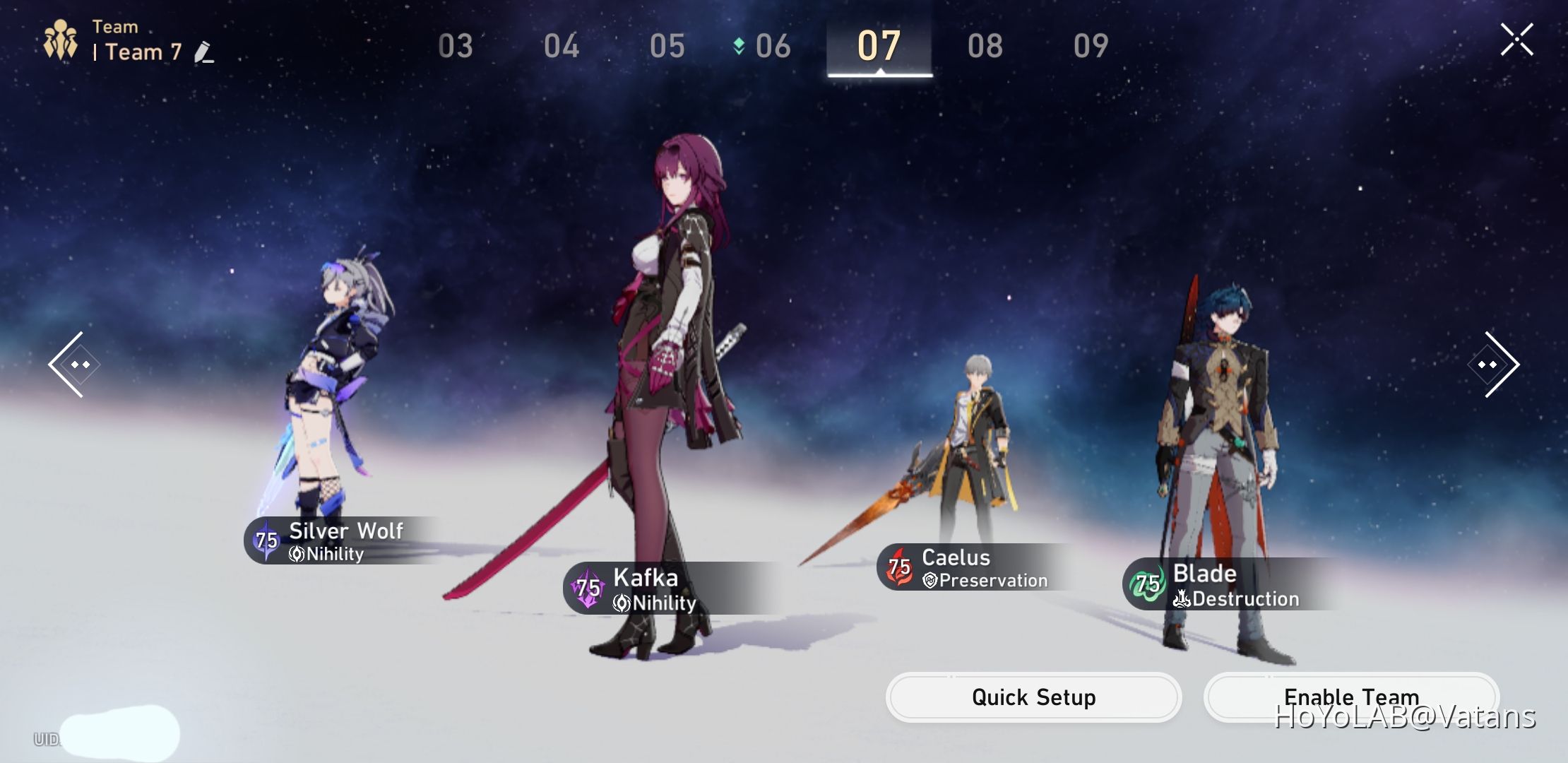The height and width of the screenshot is (763, 1568).
Task: Click the Silver Wolf character nameplate
Action: coord(345,531)
